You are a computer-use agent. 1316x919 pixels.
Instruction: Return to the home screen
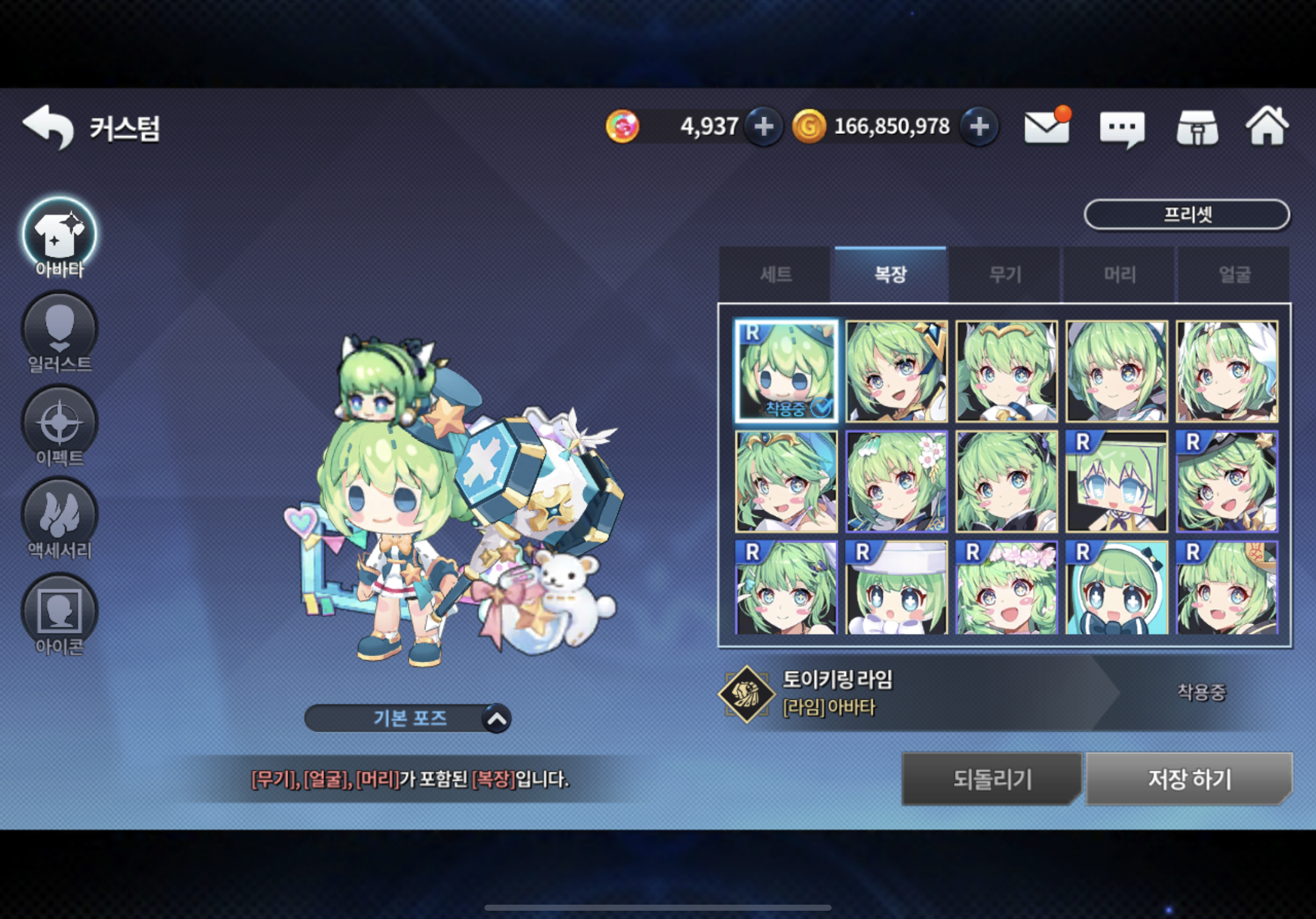[1268, 127]
